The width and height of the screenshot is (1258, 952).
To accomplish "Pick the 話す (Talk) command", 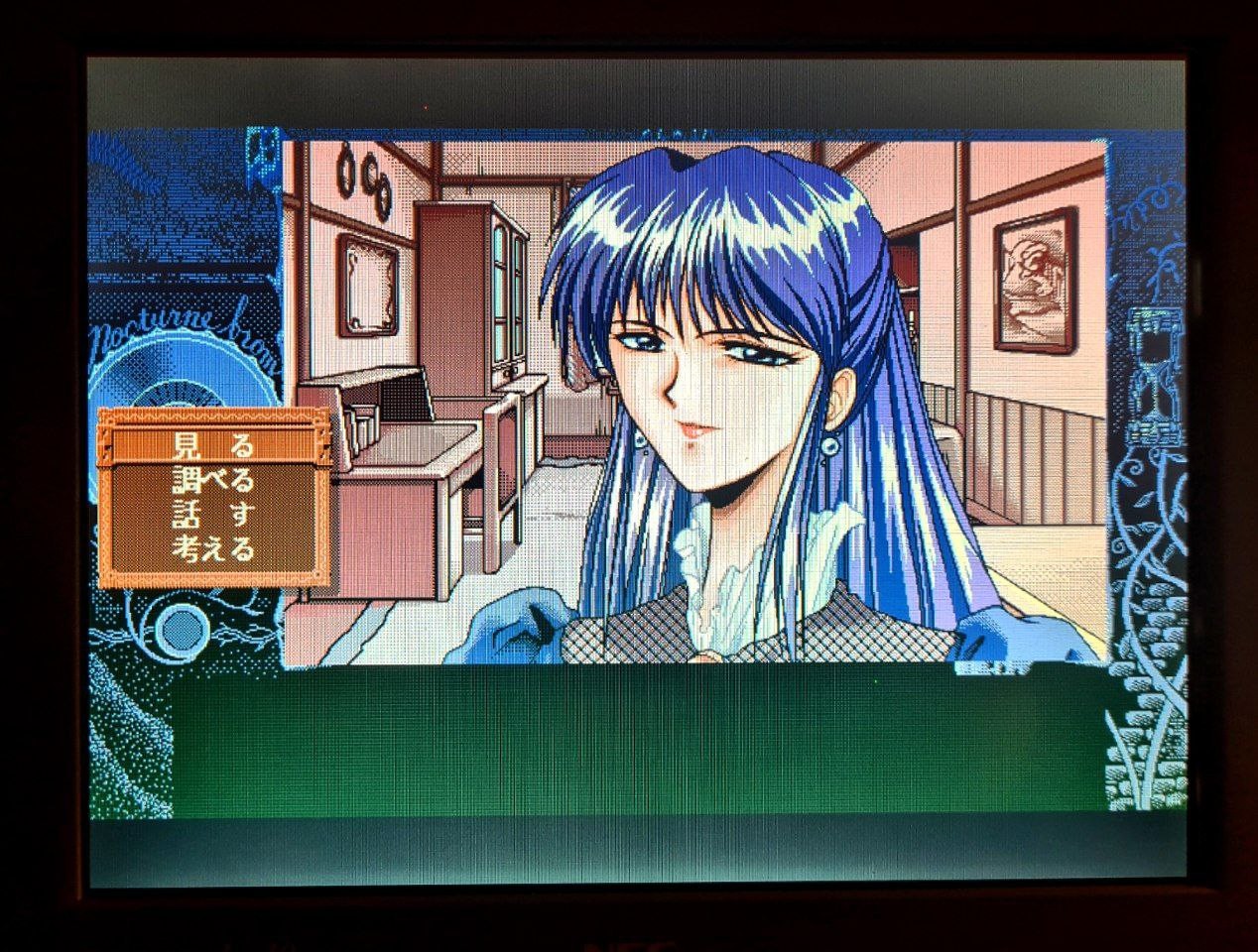I will pyautogui.click(x=212, y=515).
